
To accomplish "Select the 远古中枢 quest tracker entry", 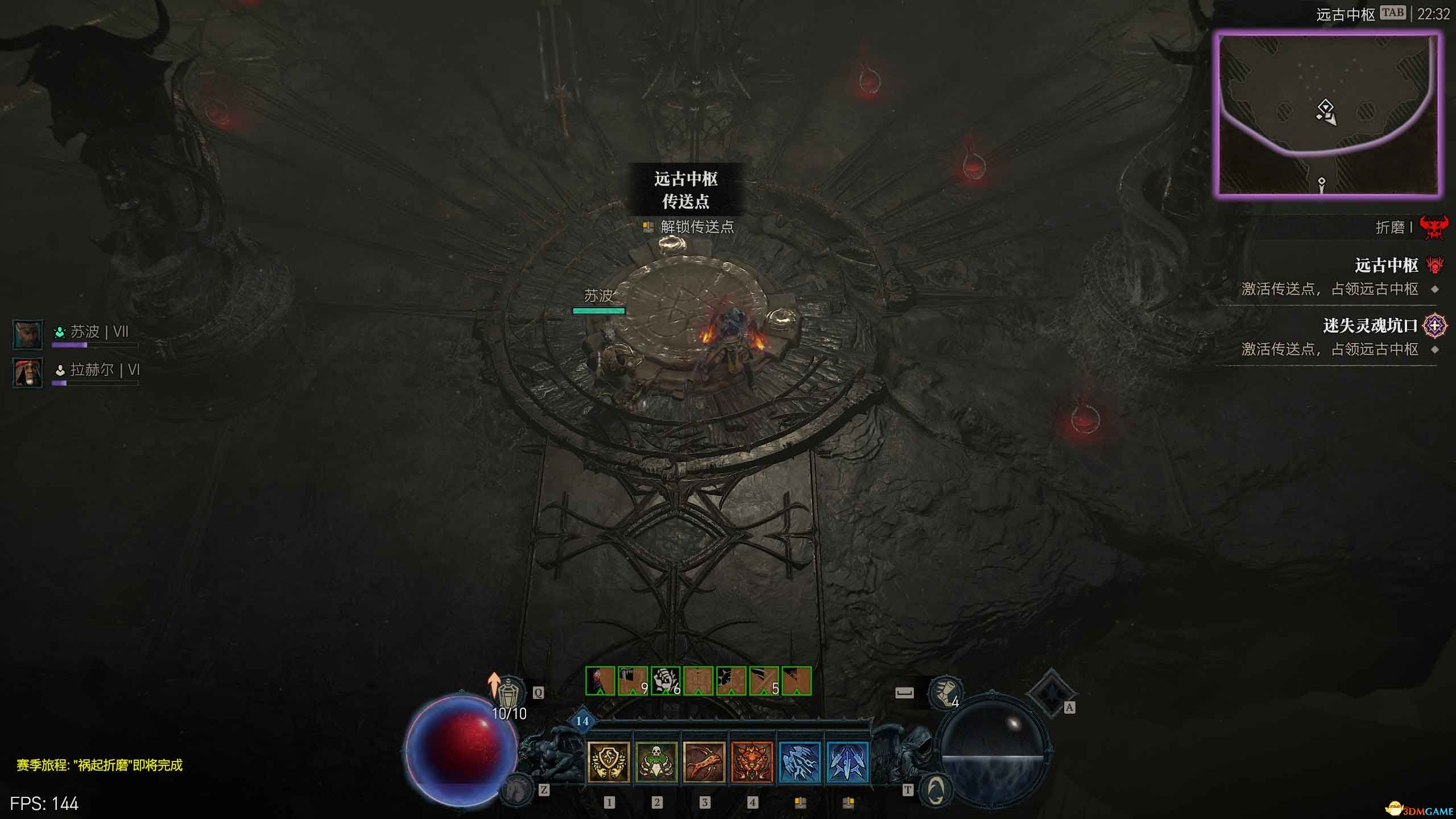I will [1385, 266].
